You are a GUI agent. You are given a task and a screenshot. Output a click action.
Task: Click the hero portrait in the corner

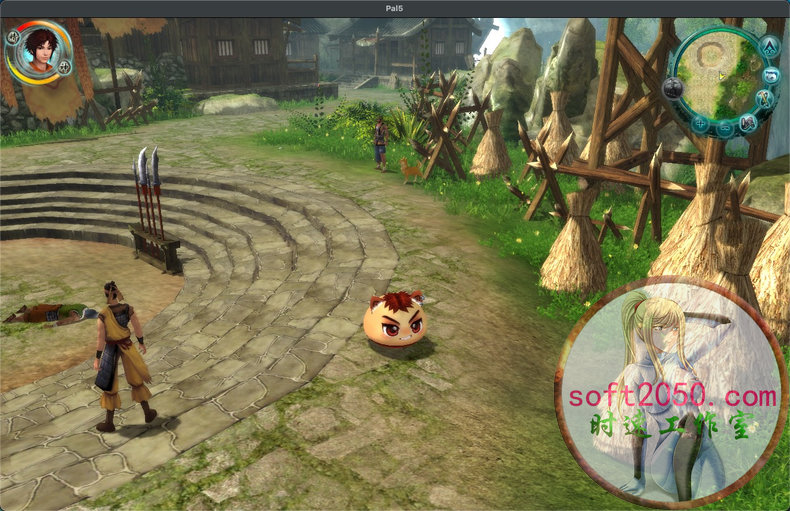40,49
